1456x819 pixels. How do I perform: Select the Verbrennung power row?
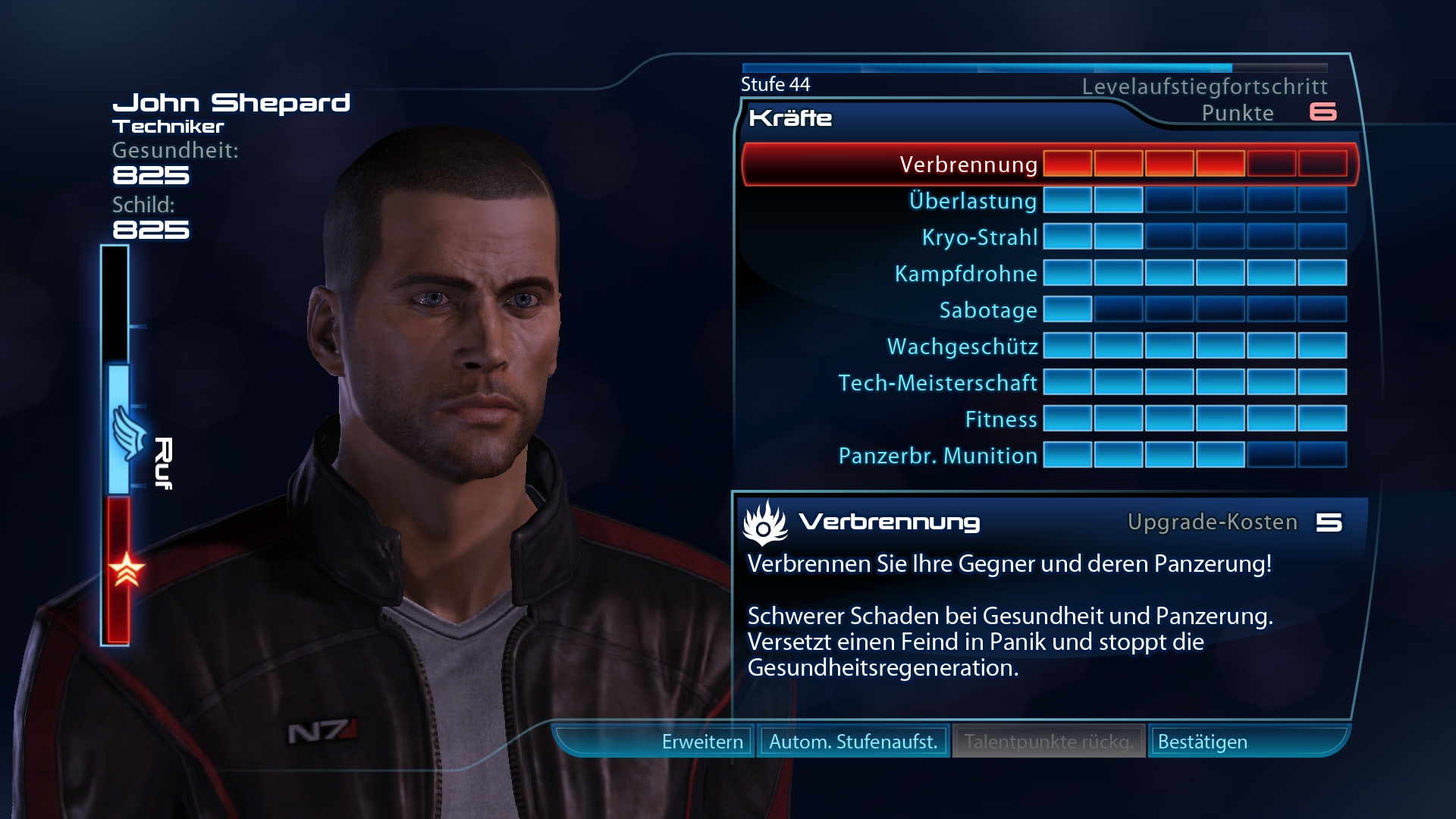[968, 164]
